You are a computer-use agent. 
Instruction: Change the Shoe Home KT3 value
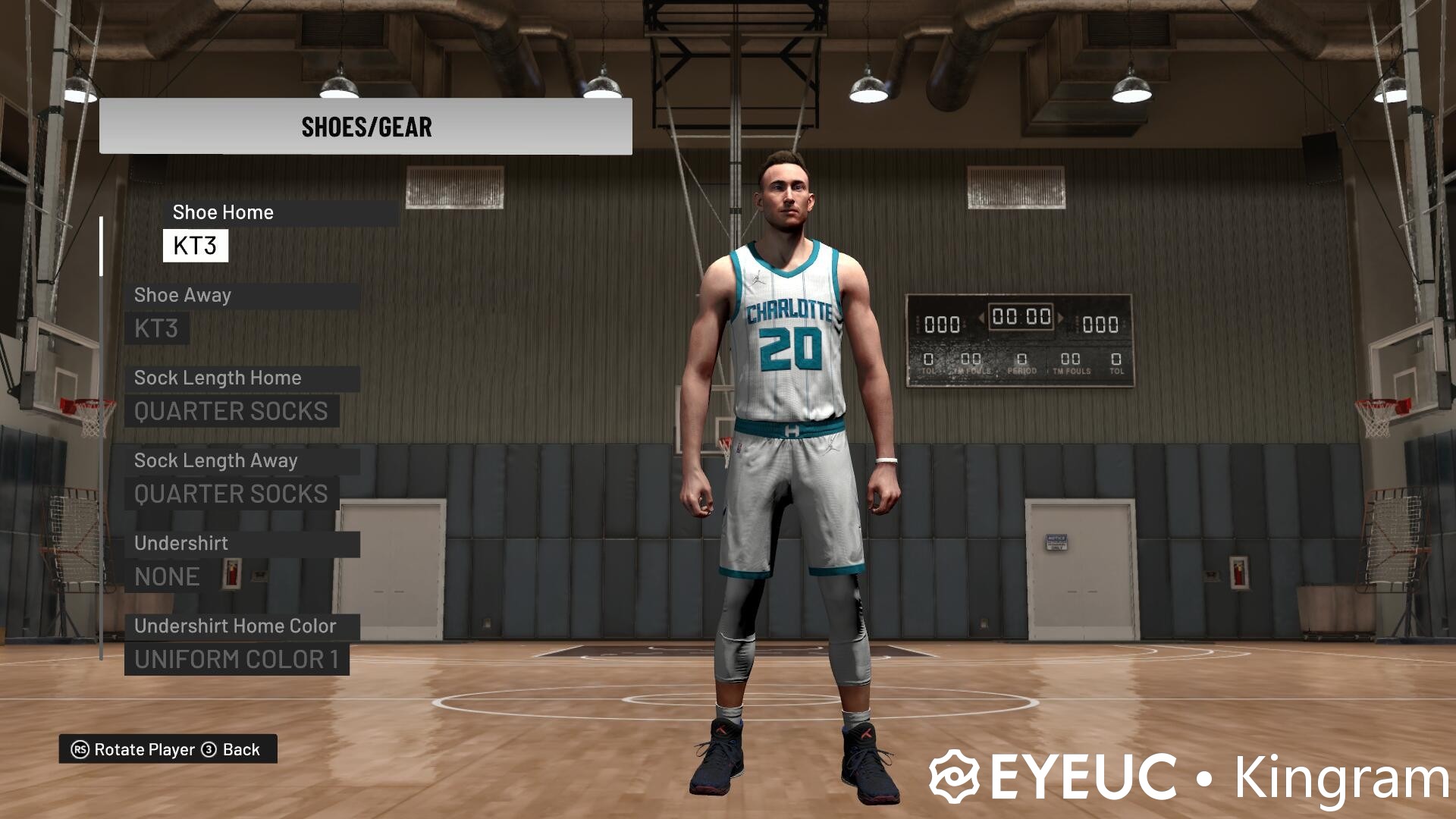(195, 246)
